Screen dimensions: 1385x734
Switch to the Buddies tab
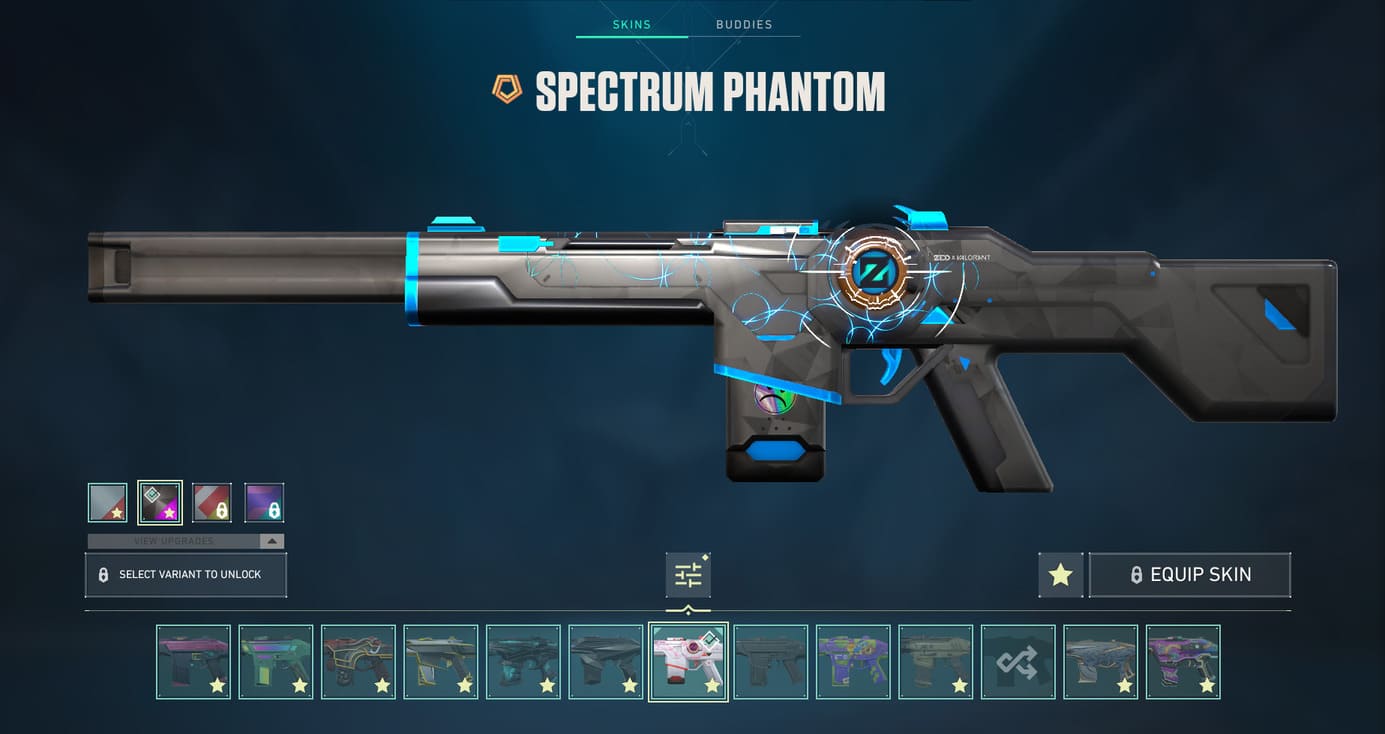coord(744,24)
